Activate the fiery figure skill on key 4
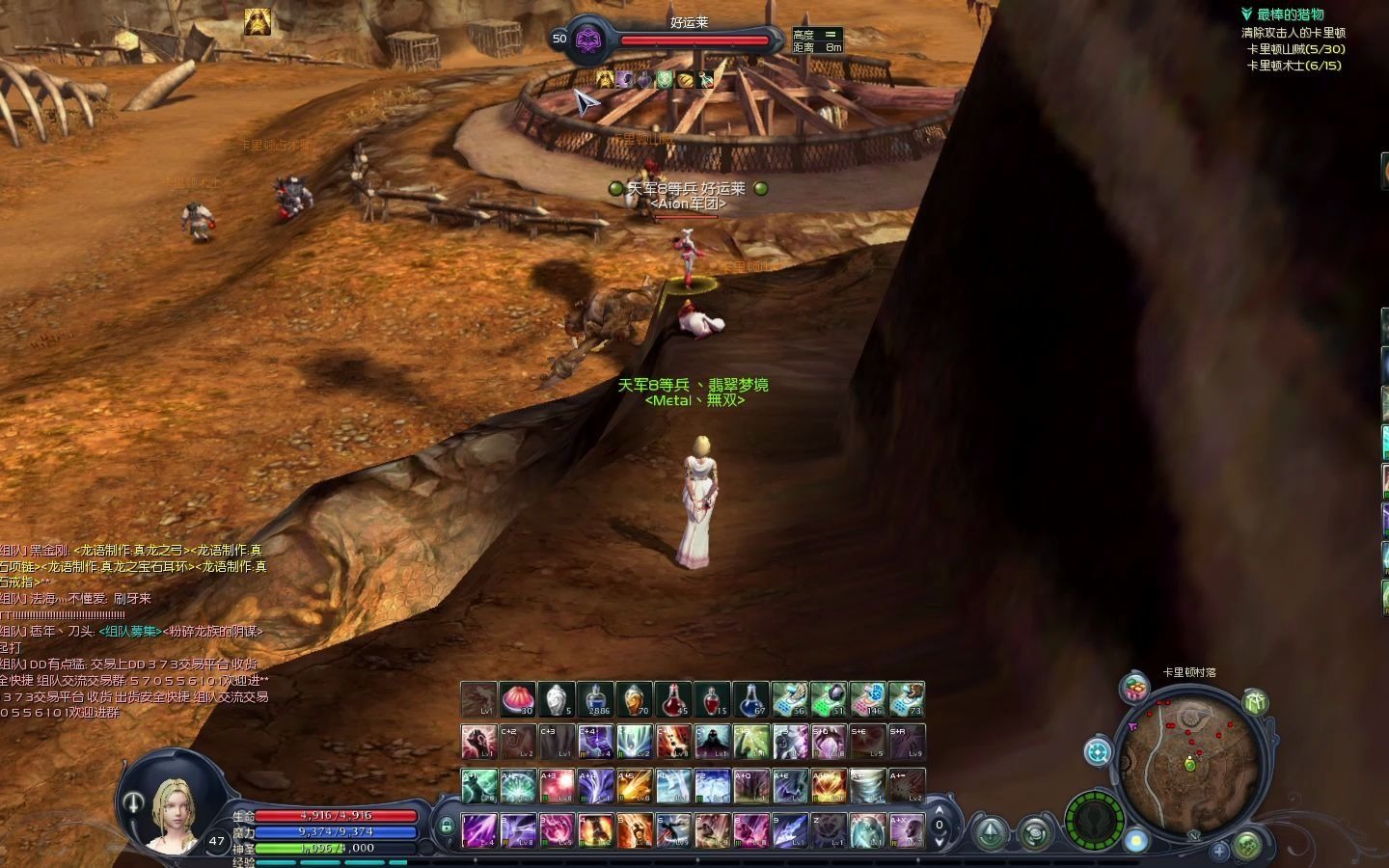Viewport: 1389px width, 868px height. pyautogui.click(x=595, y=829)
